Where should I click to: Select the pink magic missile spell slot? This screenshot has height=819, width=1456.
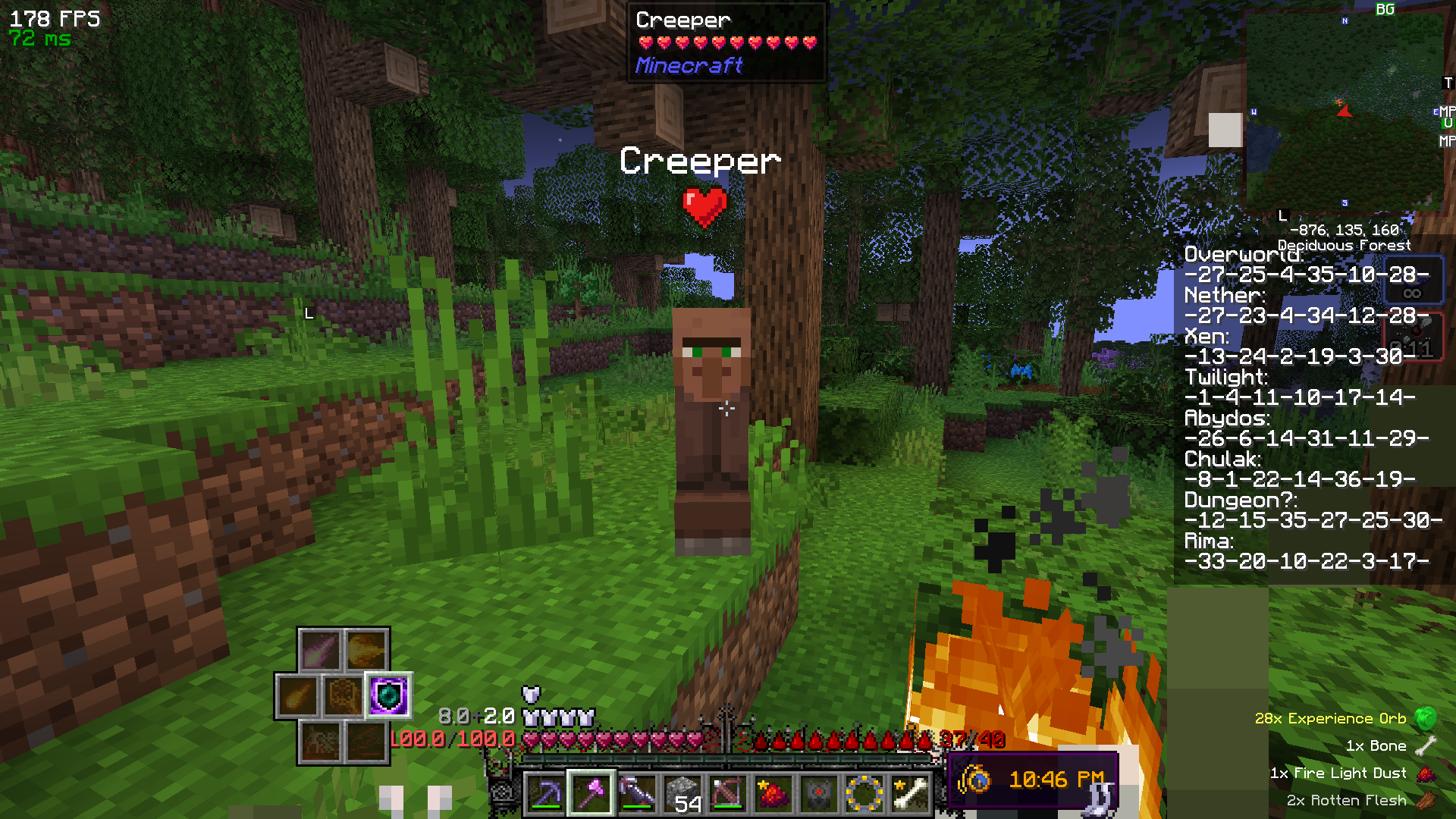321,650
